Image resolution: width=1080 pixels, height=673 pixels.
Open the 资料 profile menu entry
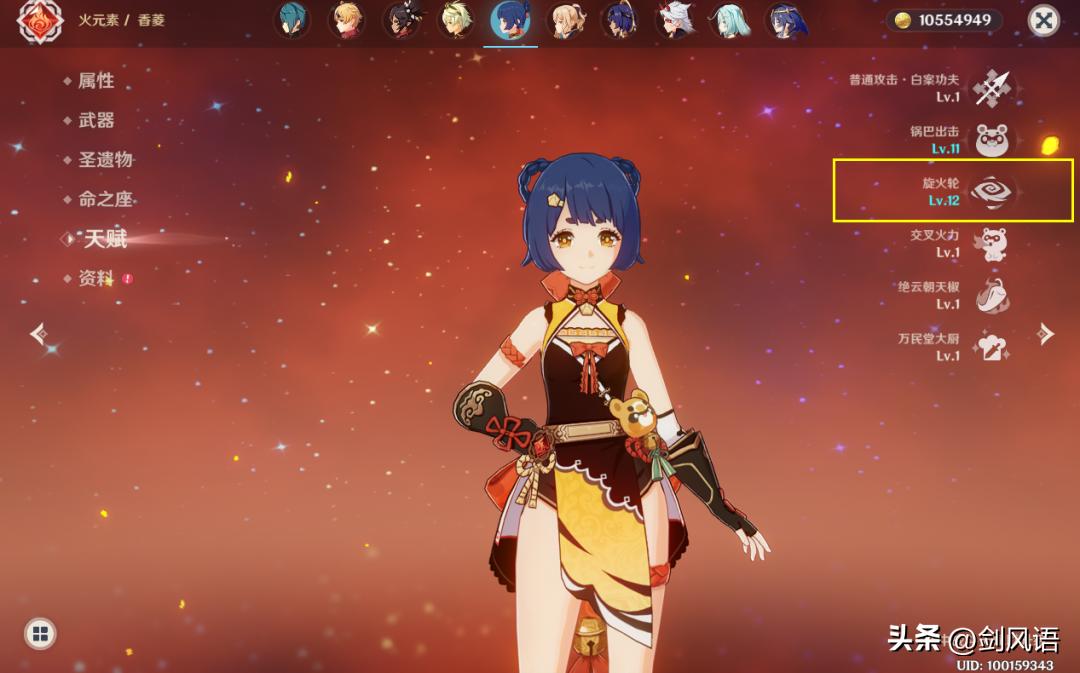coord(96,279)
